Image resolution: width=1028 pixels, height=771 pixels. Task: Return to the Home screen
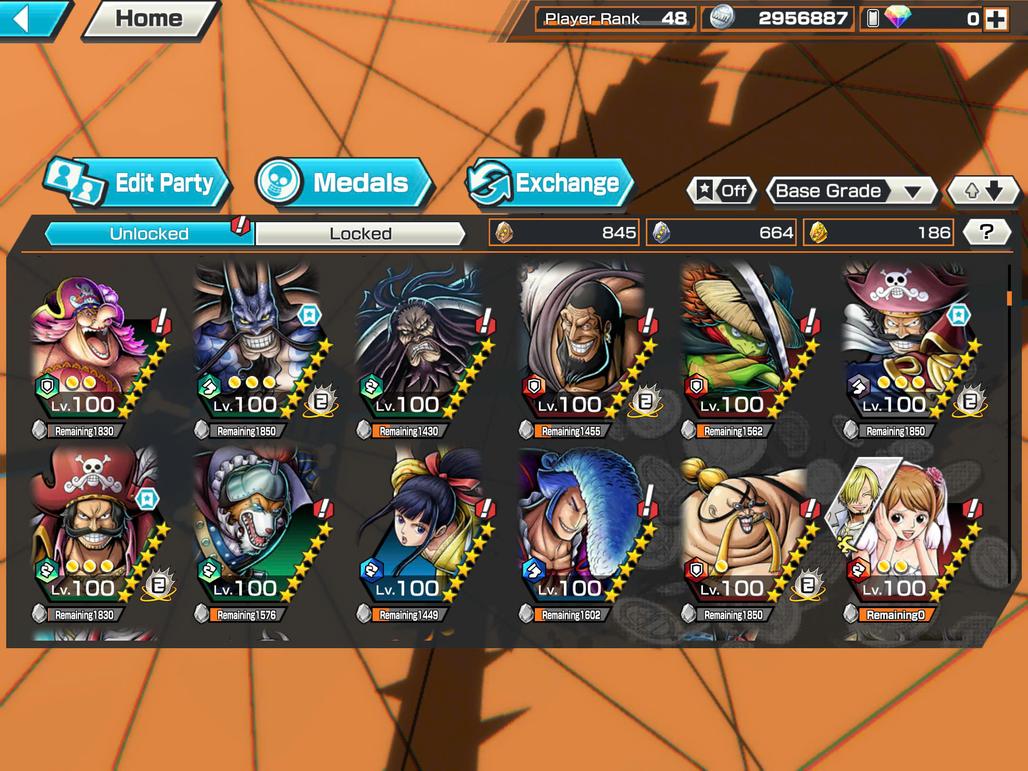[x=150, y=18]
